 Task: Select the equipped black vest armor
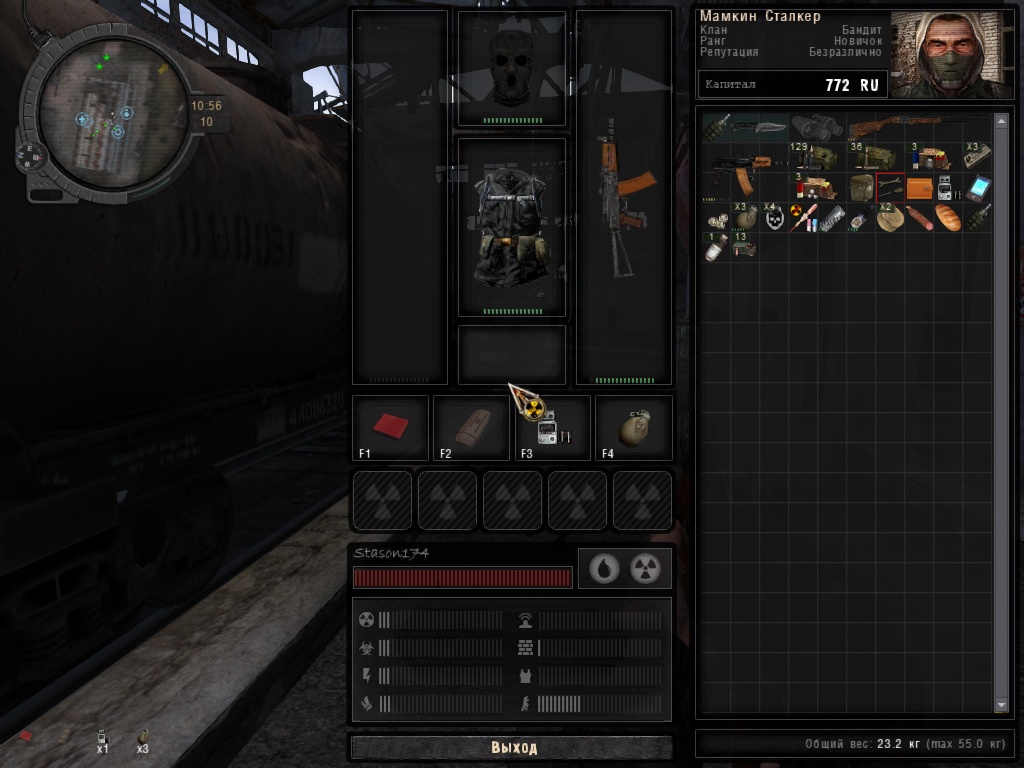coord(511,227)
